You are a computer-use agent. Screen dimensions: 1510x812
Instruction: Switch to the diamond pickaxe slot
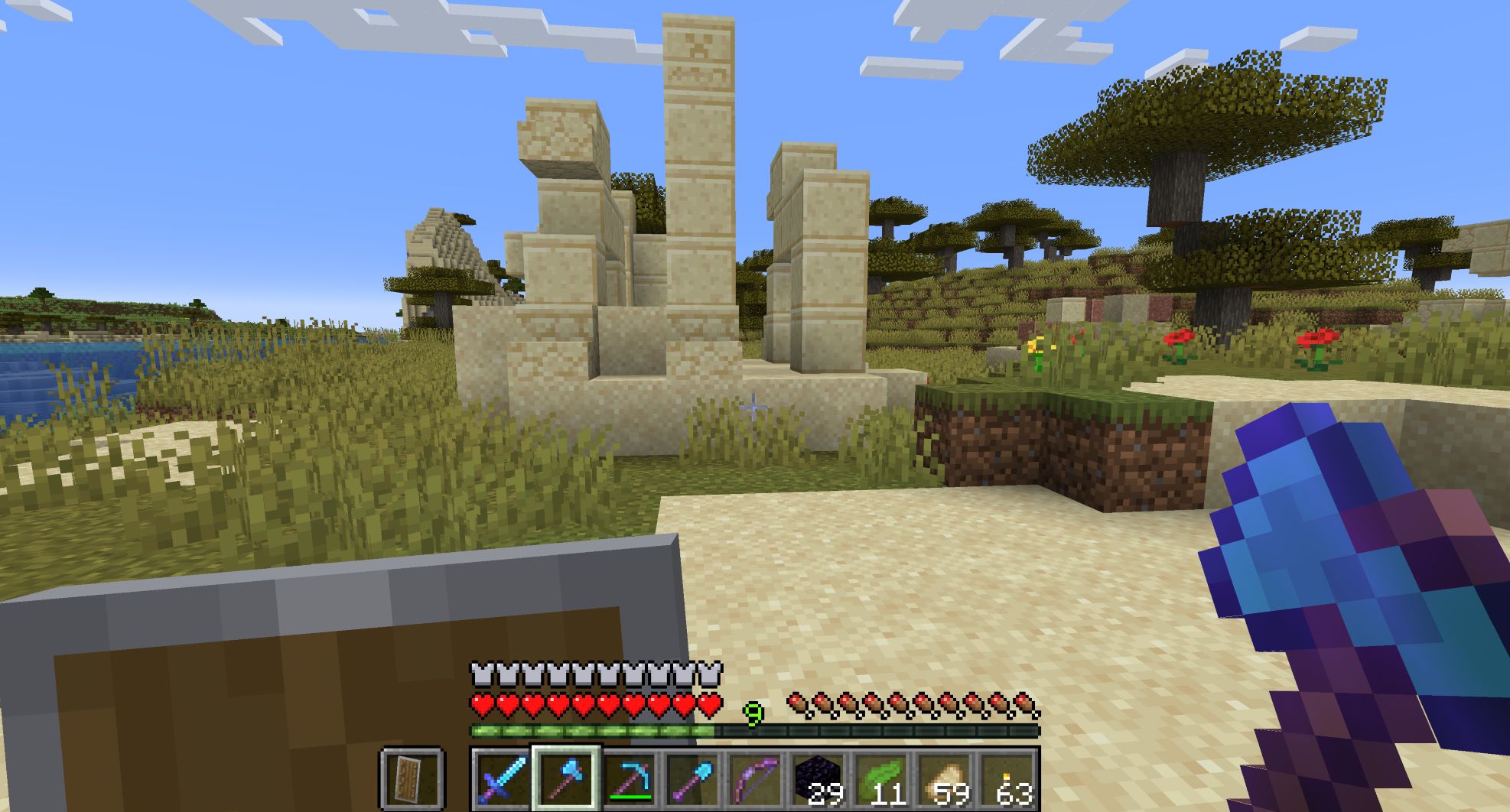[629, 780]
